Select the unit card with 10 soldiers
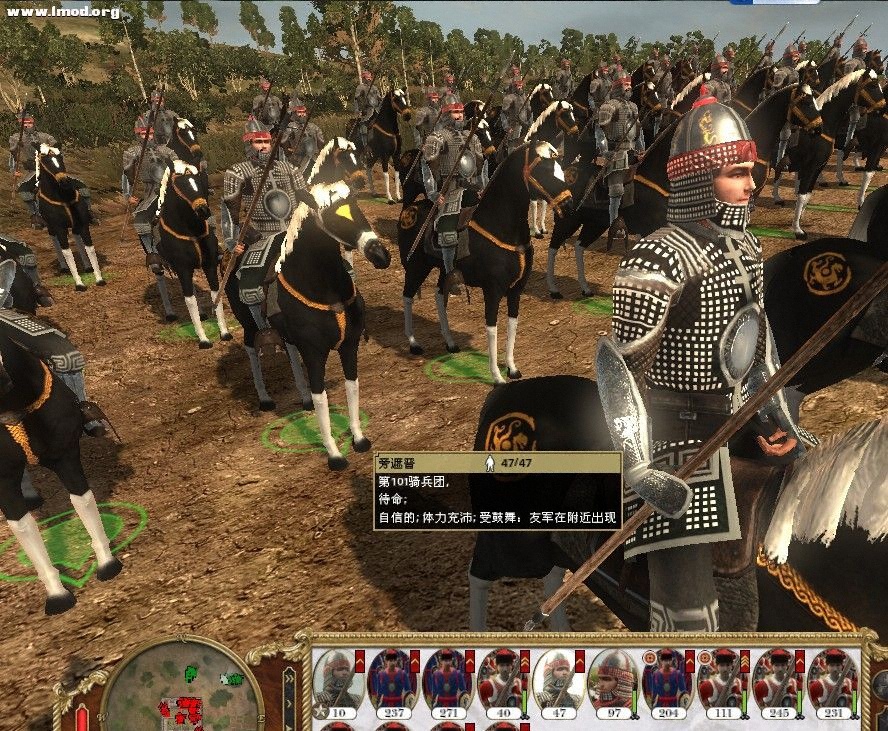The image size is (888, 731). tap(338, 680)
